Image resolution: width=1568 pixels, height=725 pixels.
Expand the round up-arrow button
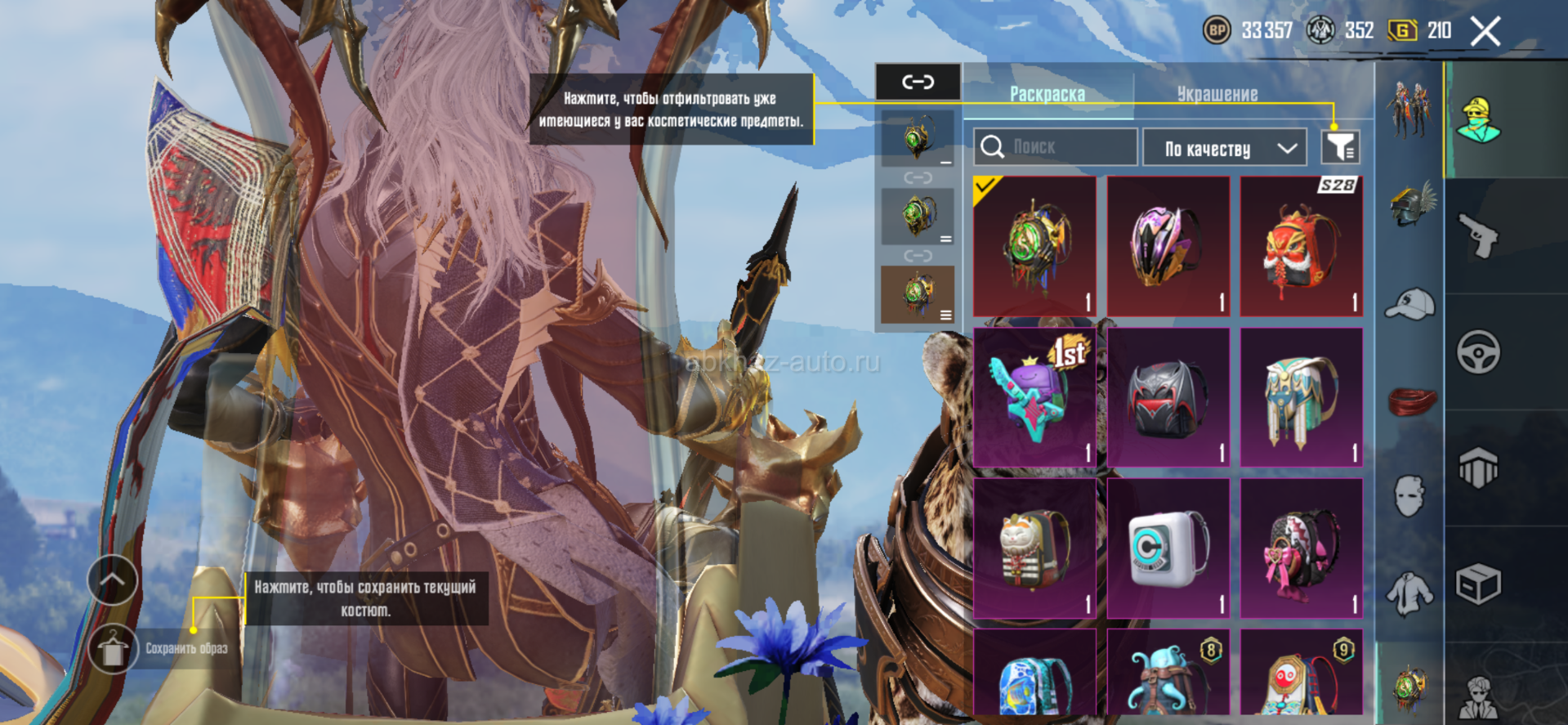pos(113,580)
